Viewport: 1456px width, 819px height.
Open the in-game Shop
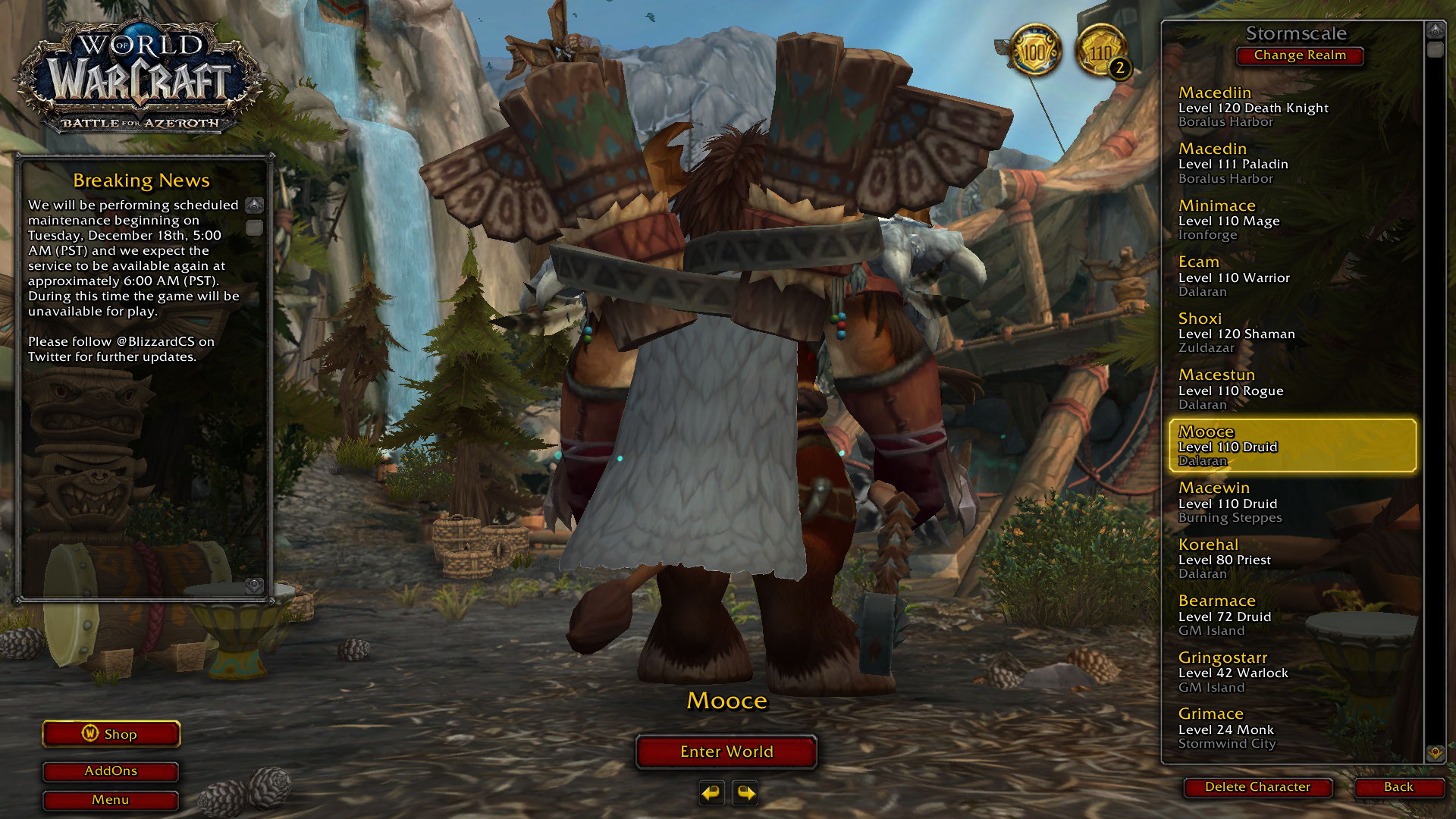pyautogui.click(x=111, y=734)
